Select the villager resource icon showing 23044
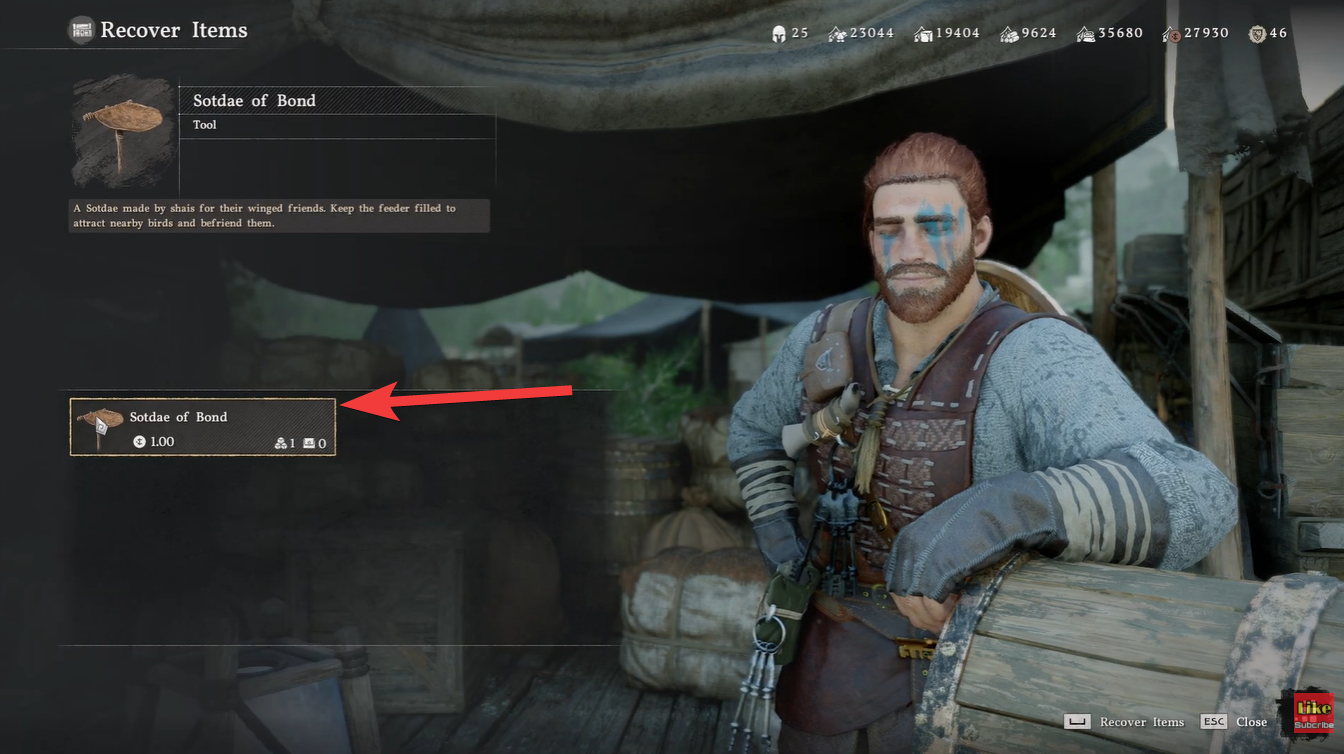The image size is (1344, 754). (836, 33)
